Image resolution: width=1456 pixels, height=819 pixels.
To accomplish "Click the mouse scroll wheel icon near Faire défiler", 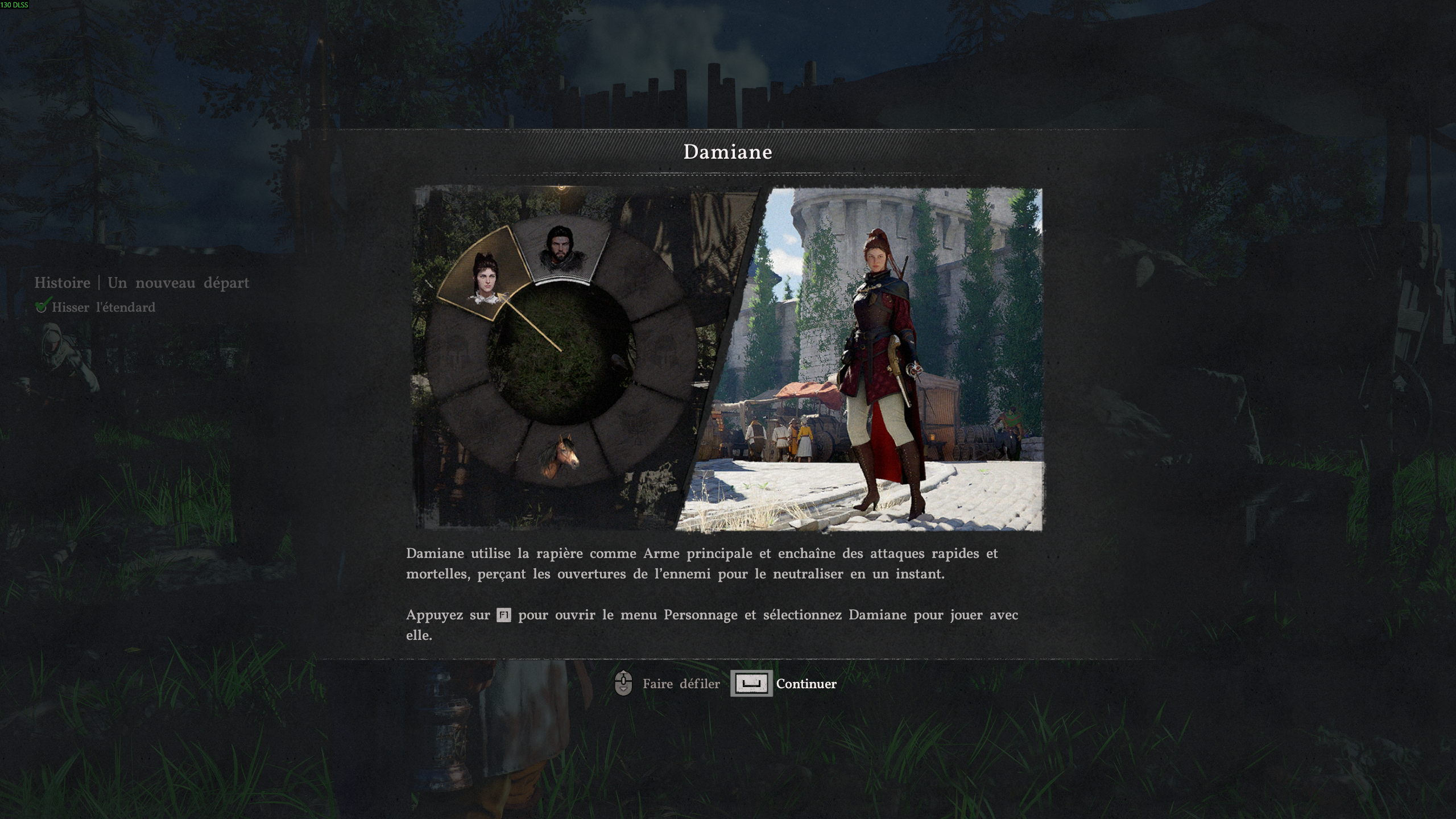I will [624, 684].
